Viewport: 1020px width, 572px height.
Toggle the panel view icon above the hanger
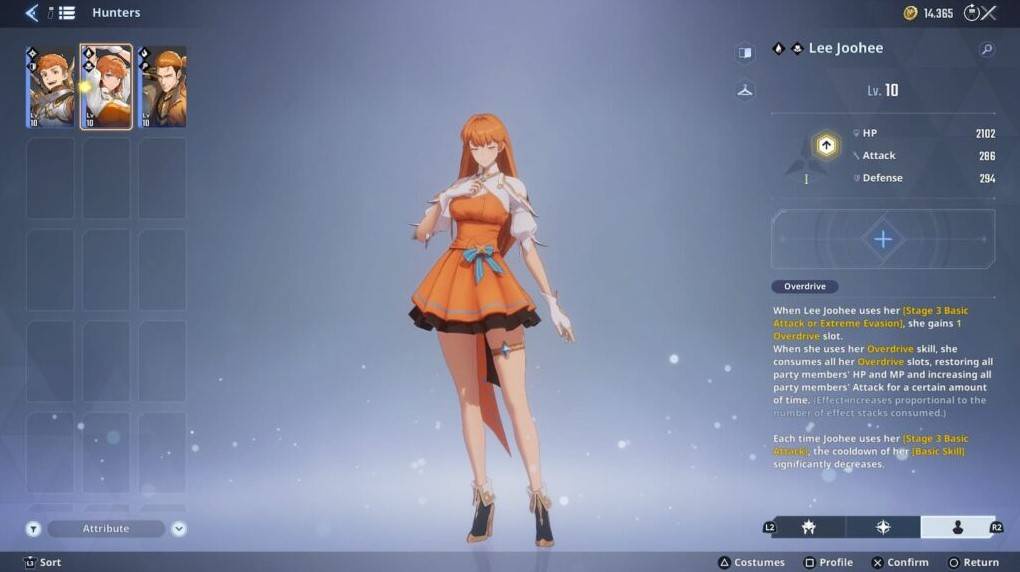point(745,53)
